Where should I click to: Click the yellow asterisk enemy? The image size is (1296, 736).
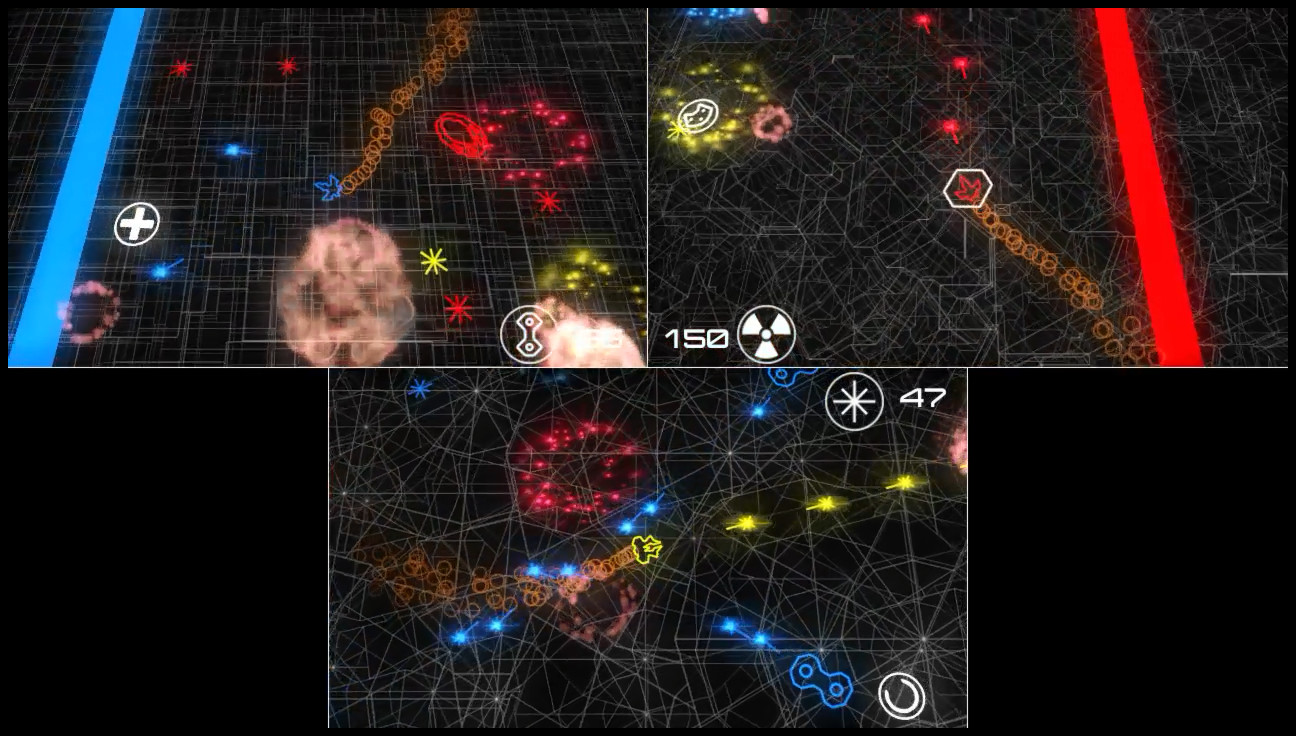click(432, 261)
